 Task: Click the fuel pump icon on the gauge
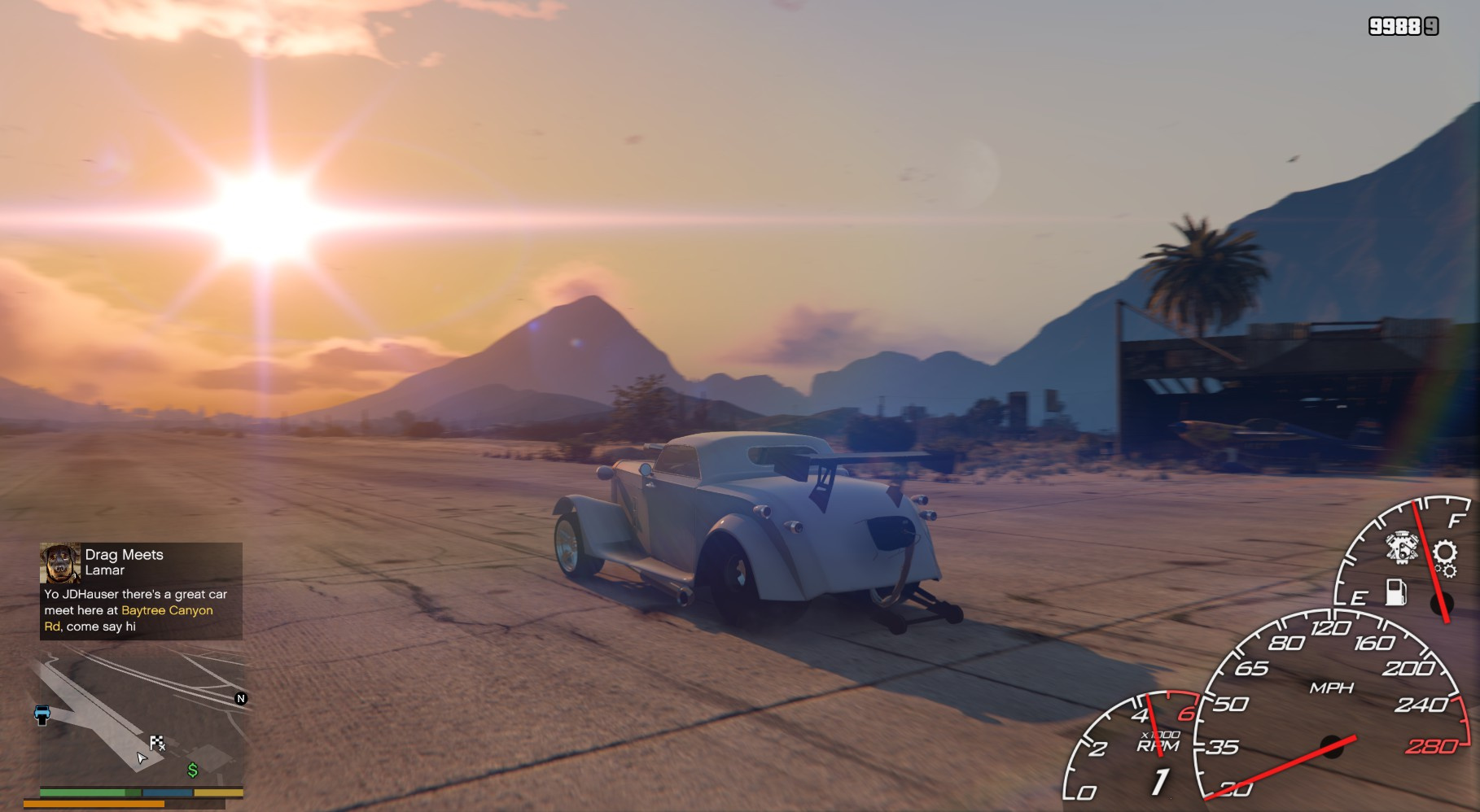point(1395,592)
